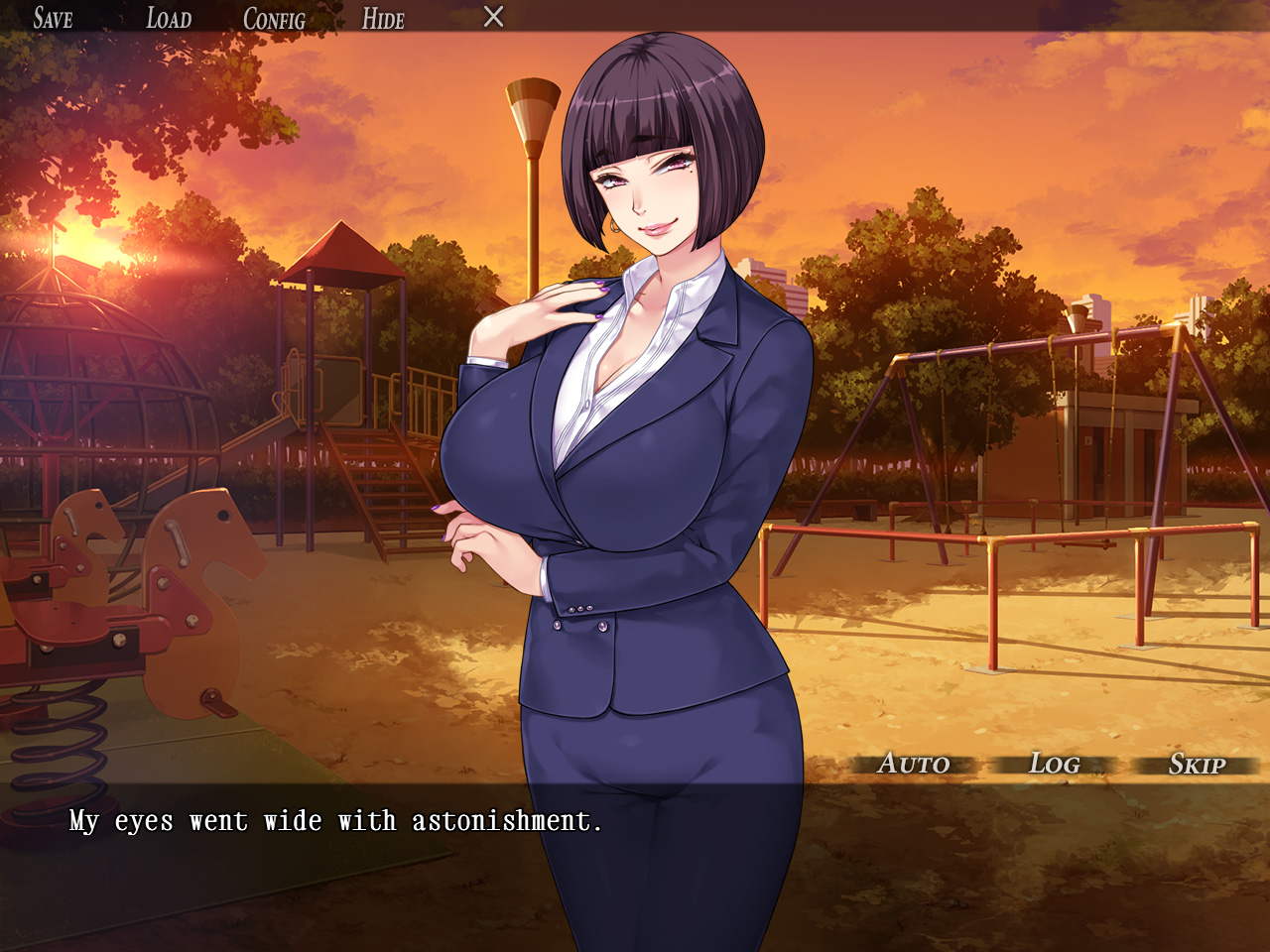Click the dialogue text to advance the story
1270x952 pixels.
click(335, 820)
